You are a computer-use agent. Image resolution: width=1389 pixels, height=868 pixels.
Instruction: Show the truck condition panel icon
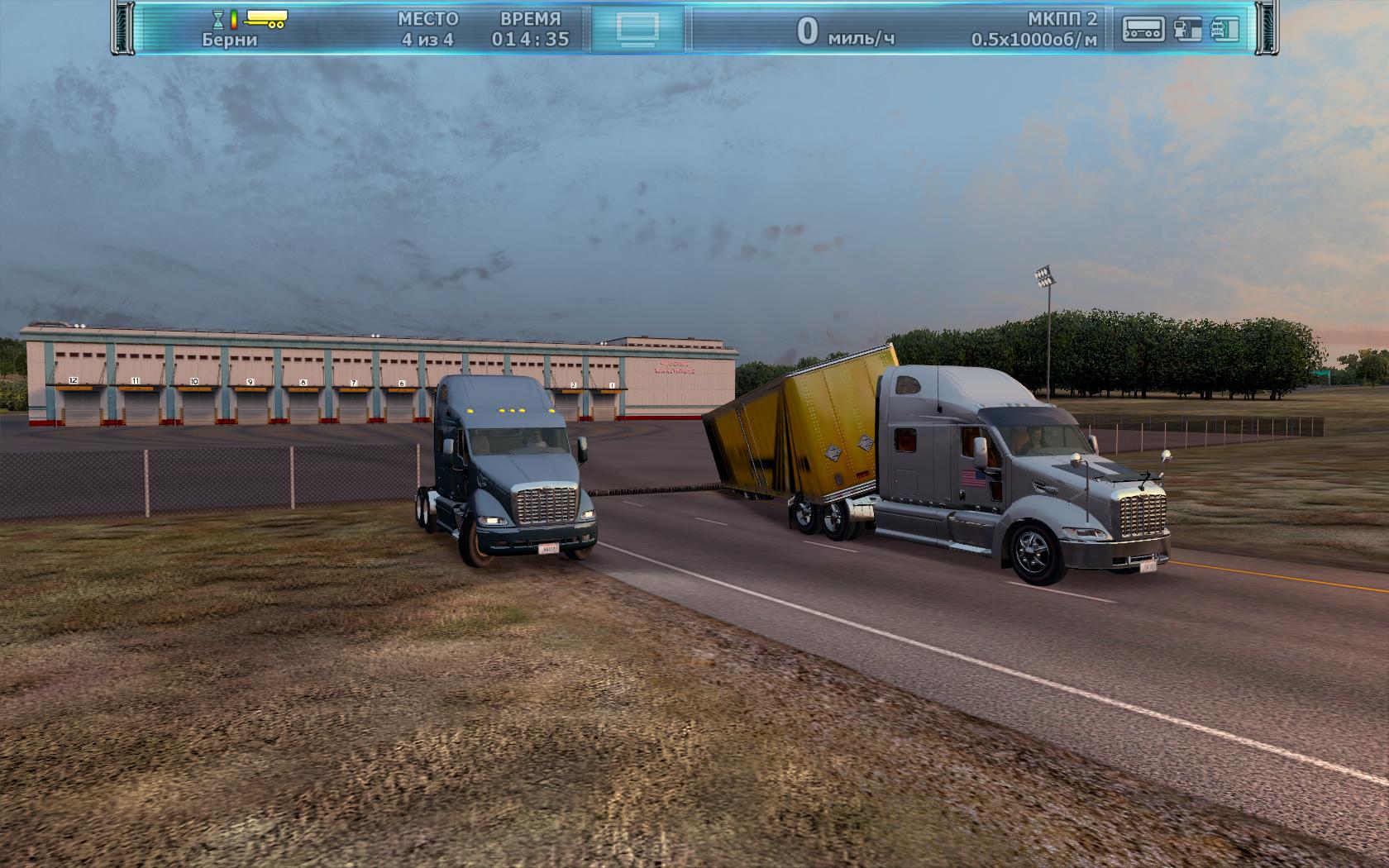1225,29
